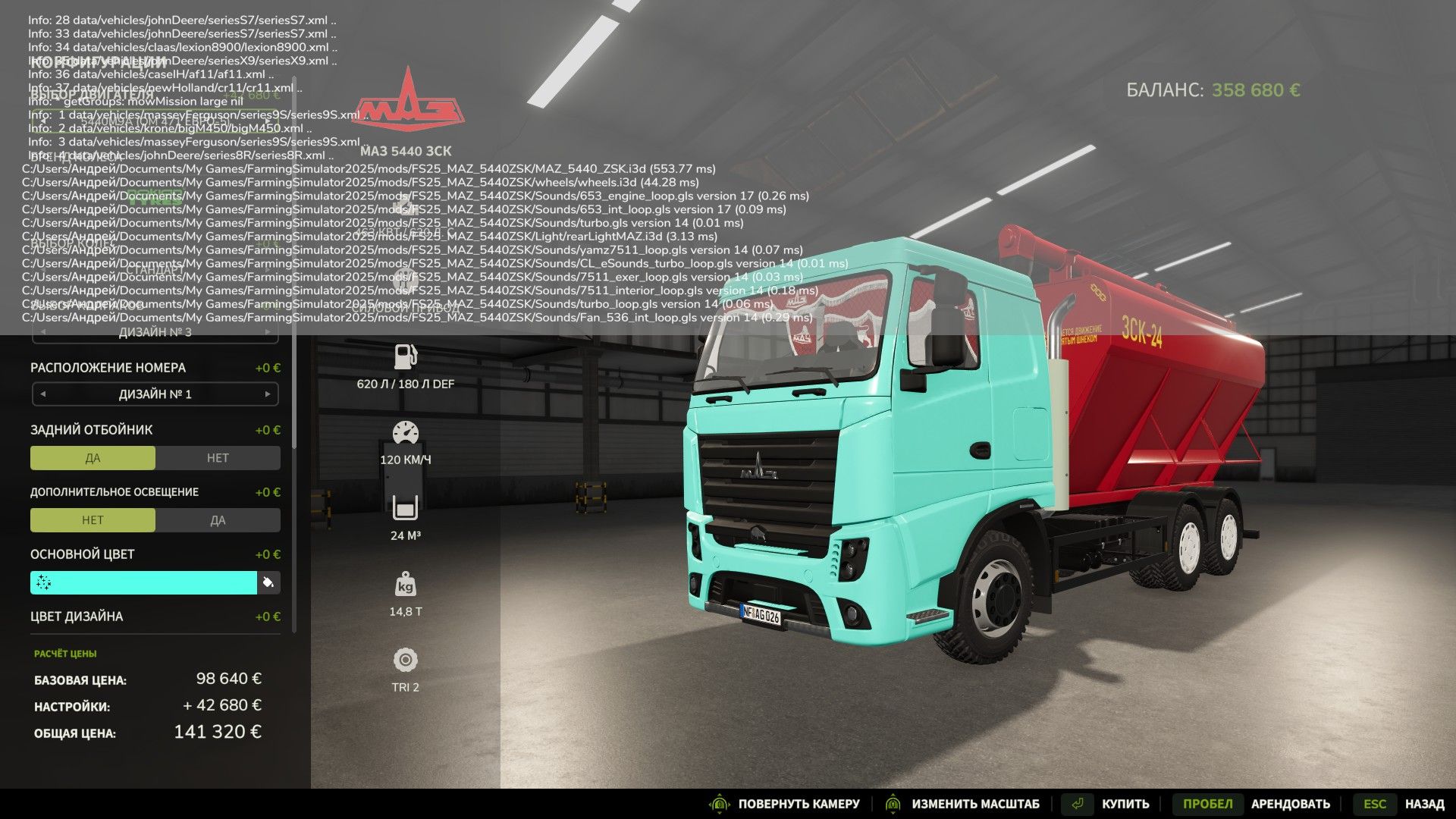The width and height of the screenshot is (1456, 819).
Task: Click the left arrow of ДИЗАЙН № 3 selector
Action: (43, 331)
